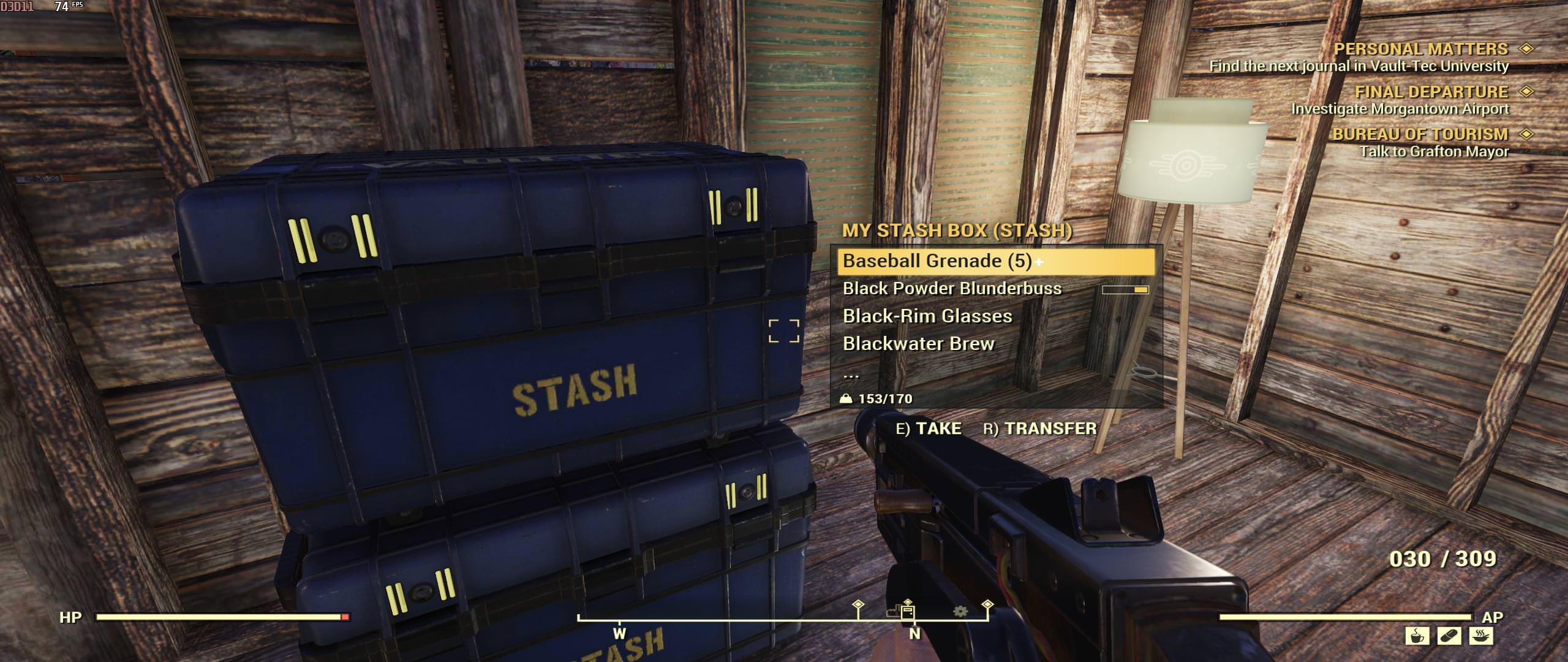The height and width of the screenshot is (662, 1568).
Task: Click the gear marker on the compass
Action: (960, 611)
